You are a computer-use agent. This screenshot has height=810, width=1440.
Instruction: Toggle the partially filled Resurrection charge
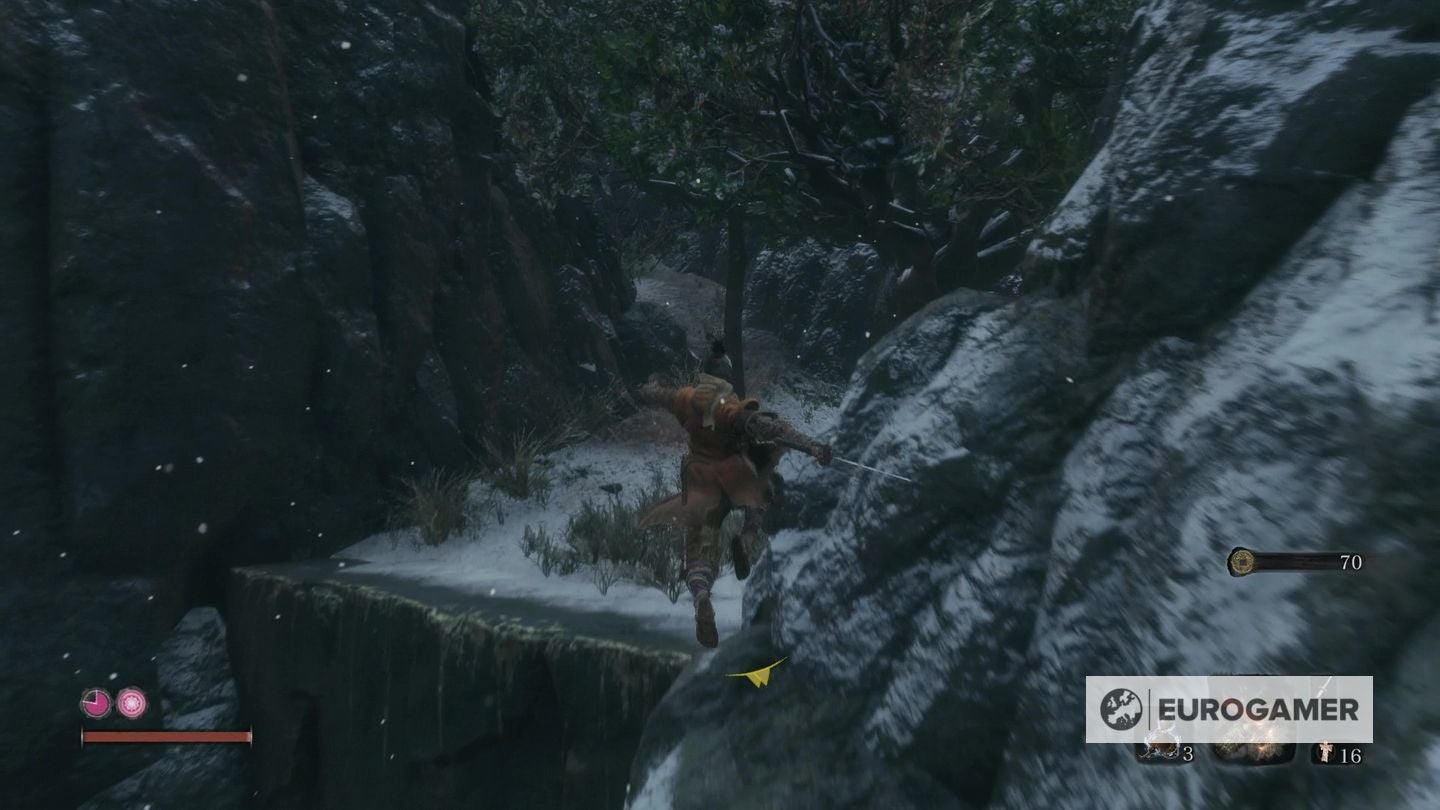point(97,701)
